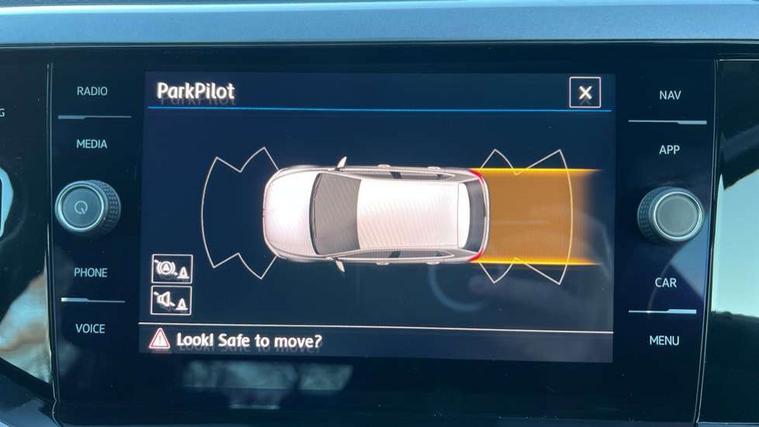
Task: Close the ParkPilot screen
Action: tap(585, 93)
